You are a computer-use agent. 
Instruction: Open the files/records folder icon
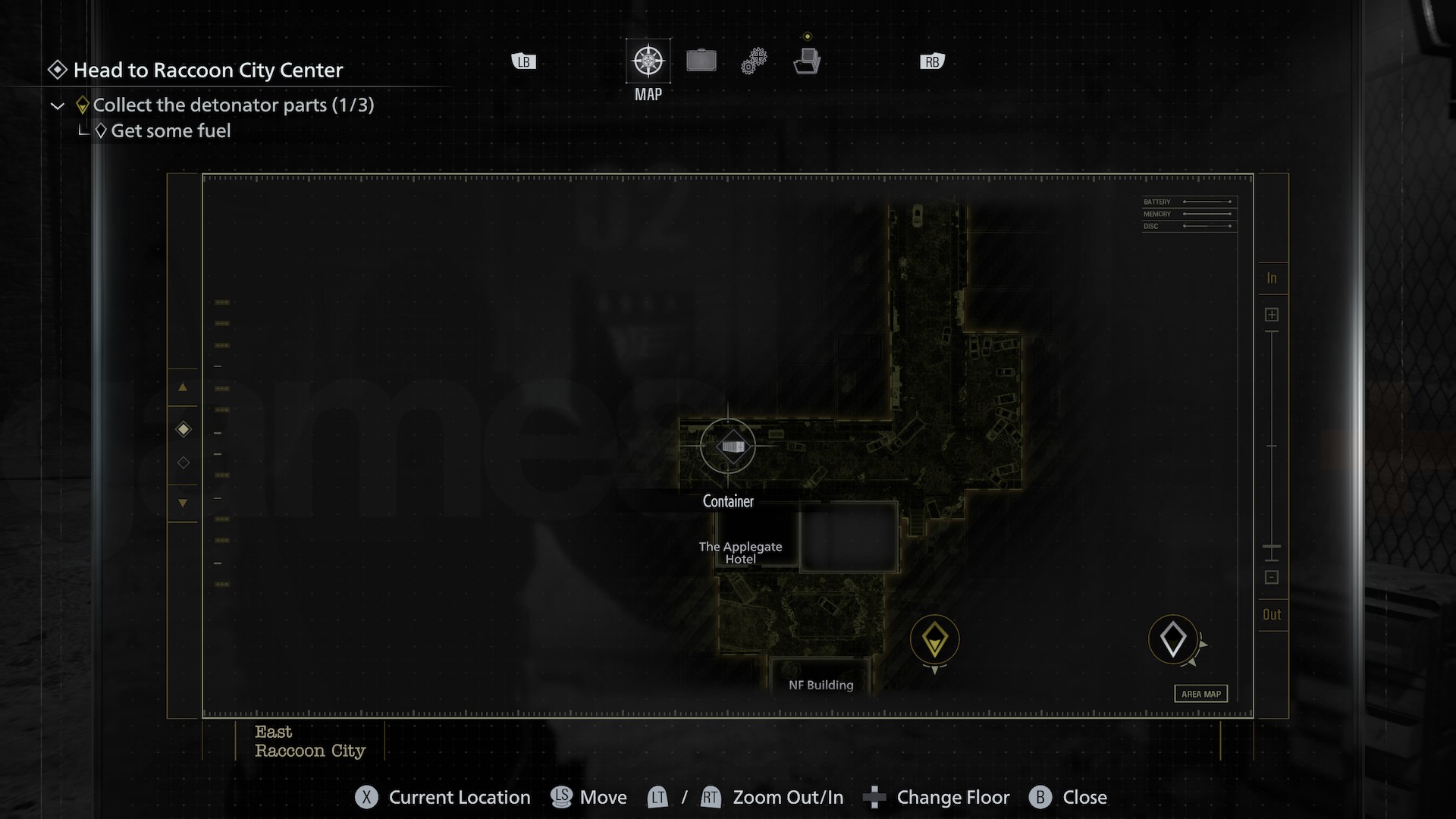[x=808, y=60]
